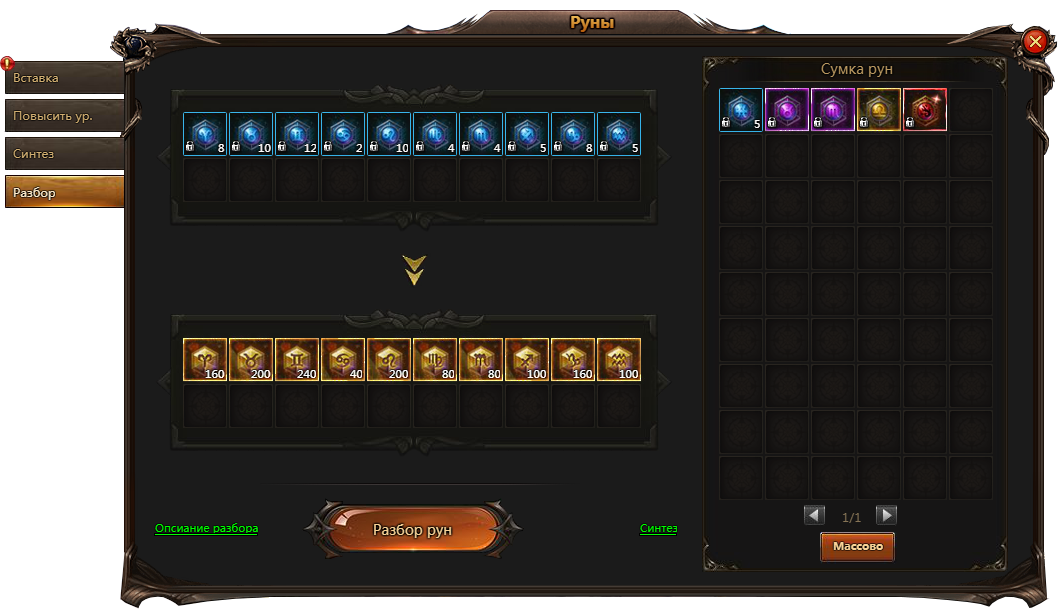Go to the next rune bag page
Screen dimensions: 1058x609
tap(886, 516)
